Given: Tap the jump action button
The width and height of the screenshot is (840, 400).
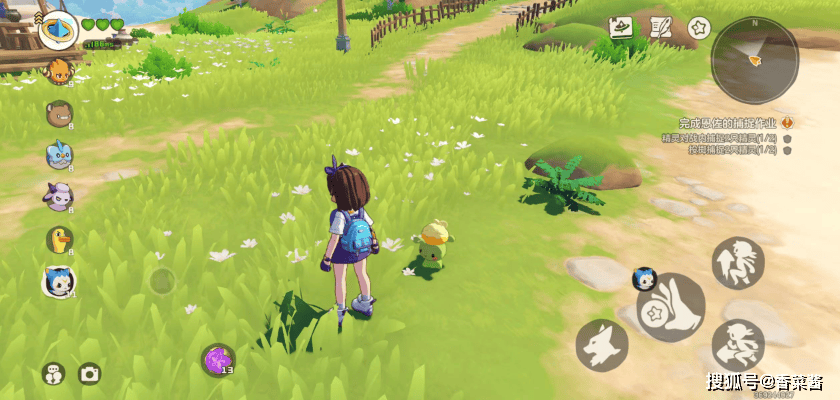Looking at the screenshot, I should click(x=737, y=262).
